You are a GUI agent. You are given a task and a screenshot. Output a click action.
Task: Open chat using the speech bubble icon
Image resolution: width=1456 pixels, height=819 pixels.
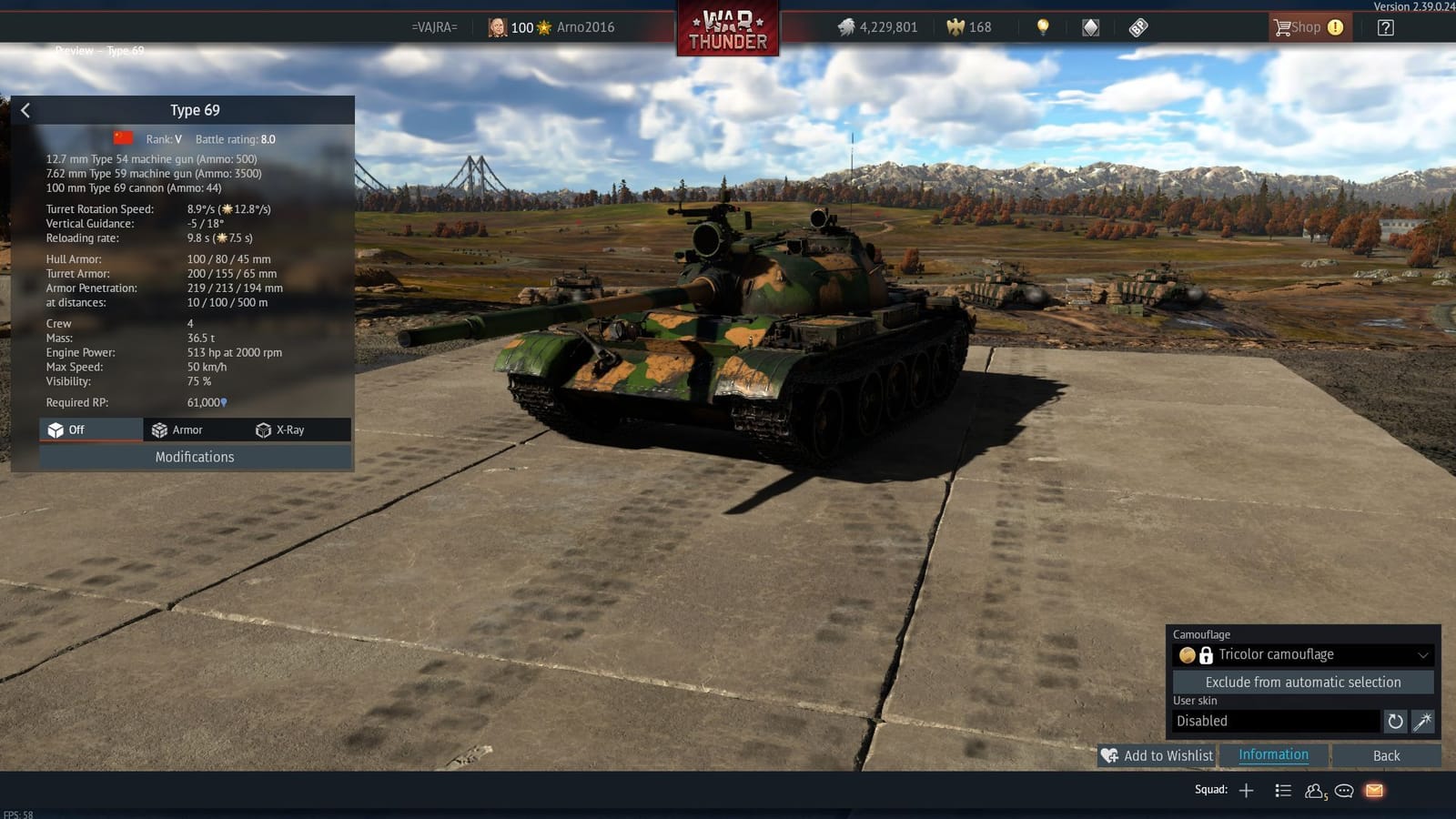(x=1343, y=790)
